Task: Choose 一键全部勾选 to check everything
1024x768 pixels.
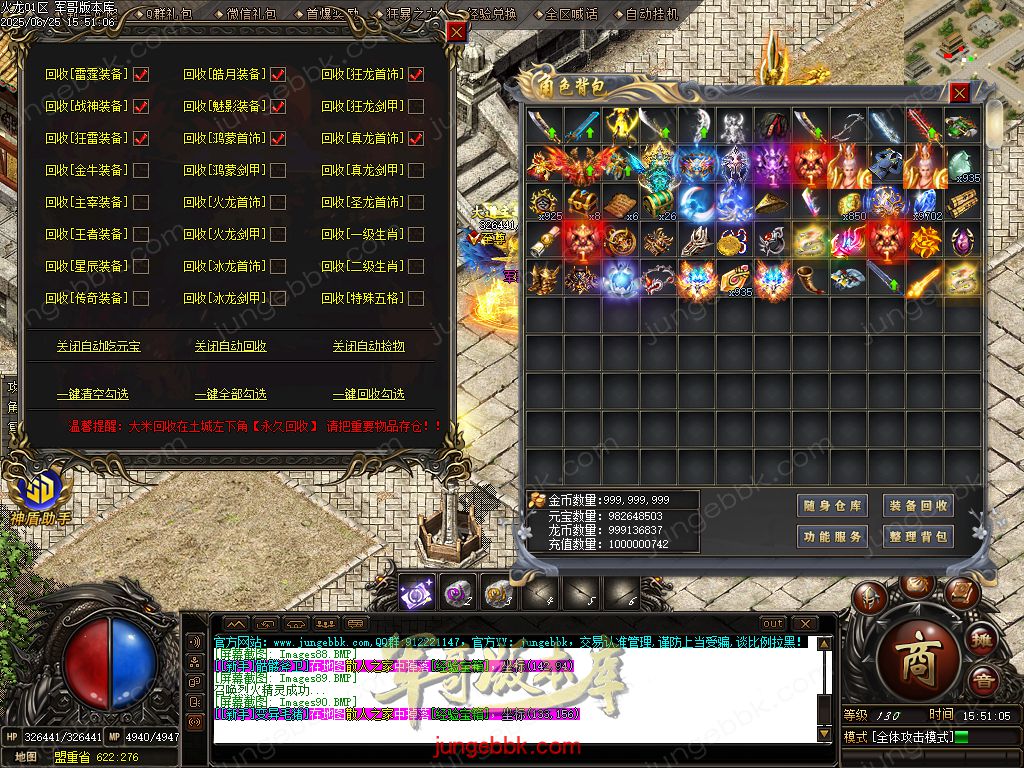Action: point(231,394)
